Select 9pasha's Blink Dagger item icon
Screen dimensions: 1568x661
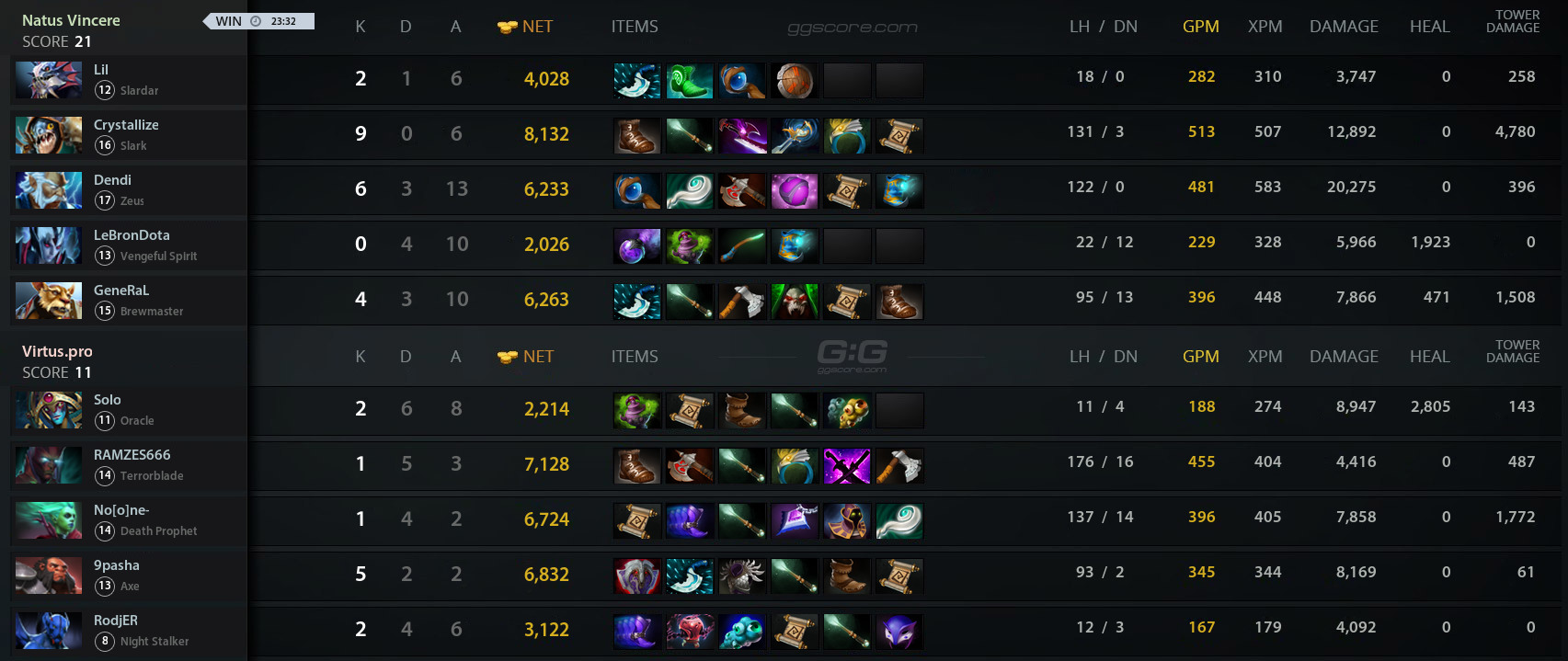tap(690, 576)
